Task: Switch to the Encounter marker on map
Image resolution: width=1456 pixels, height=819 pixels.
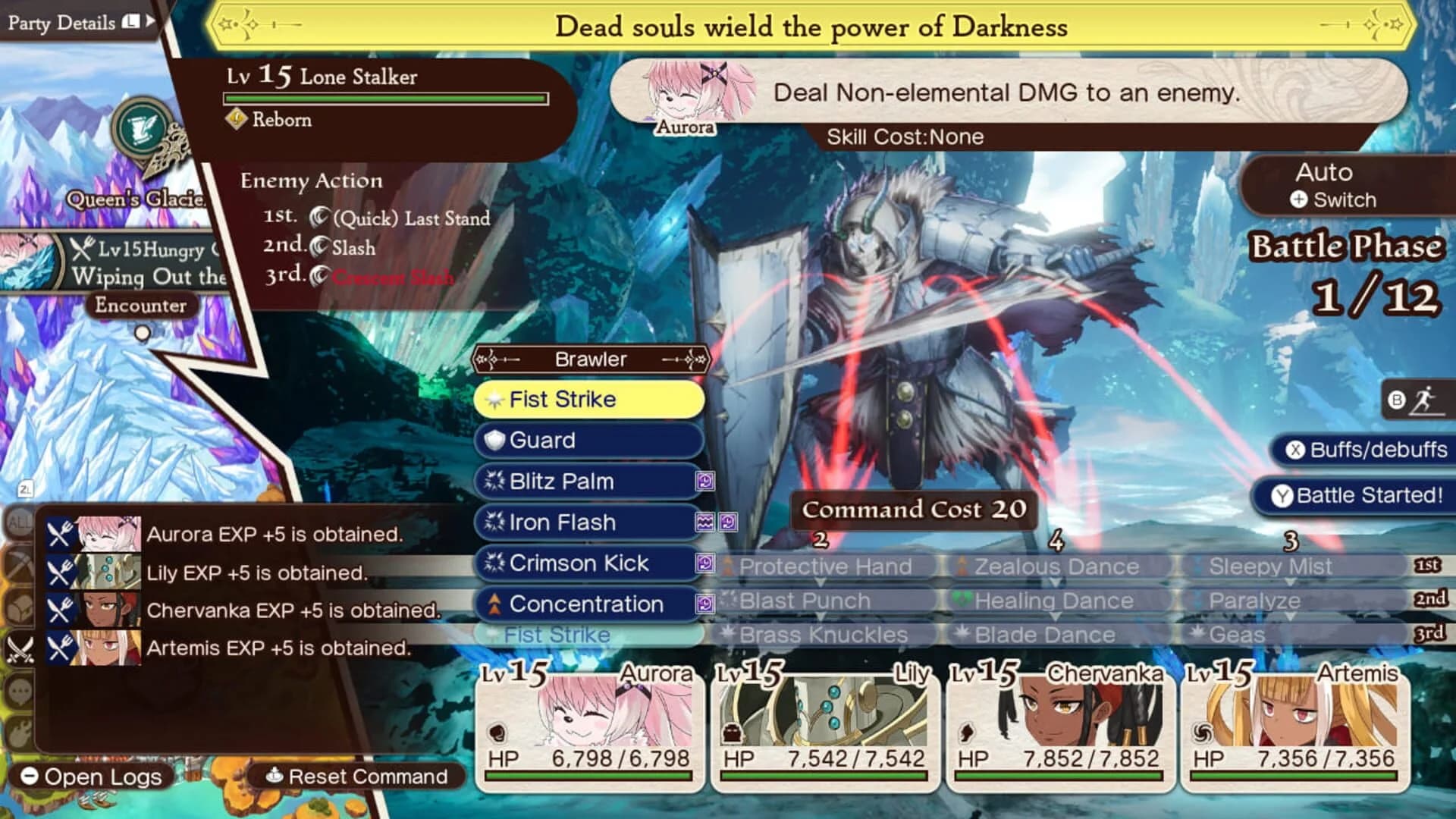Action: 140,306
